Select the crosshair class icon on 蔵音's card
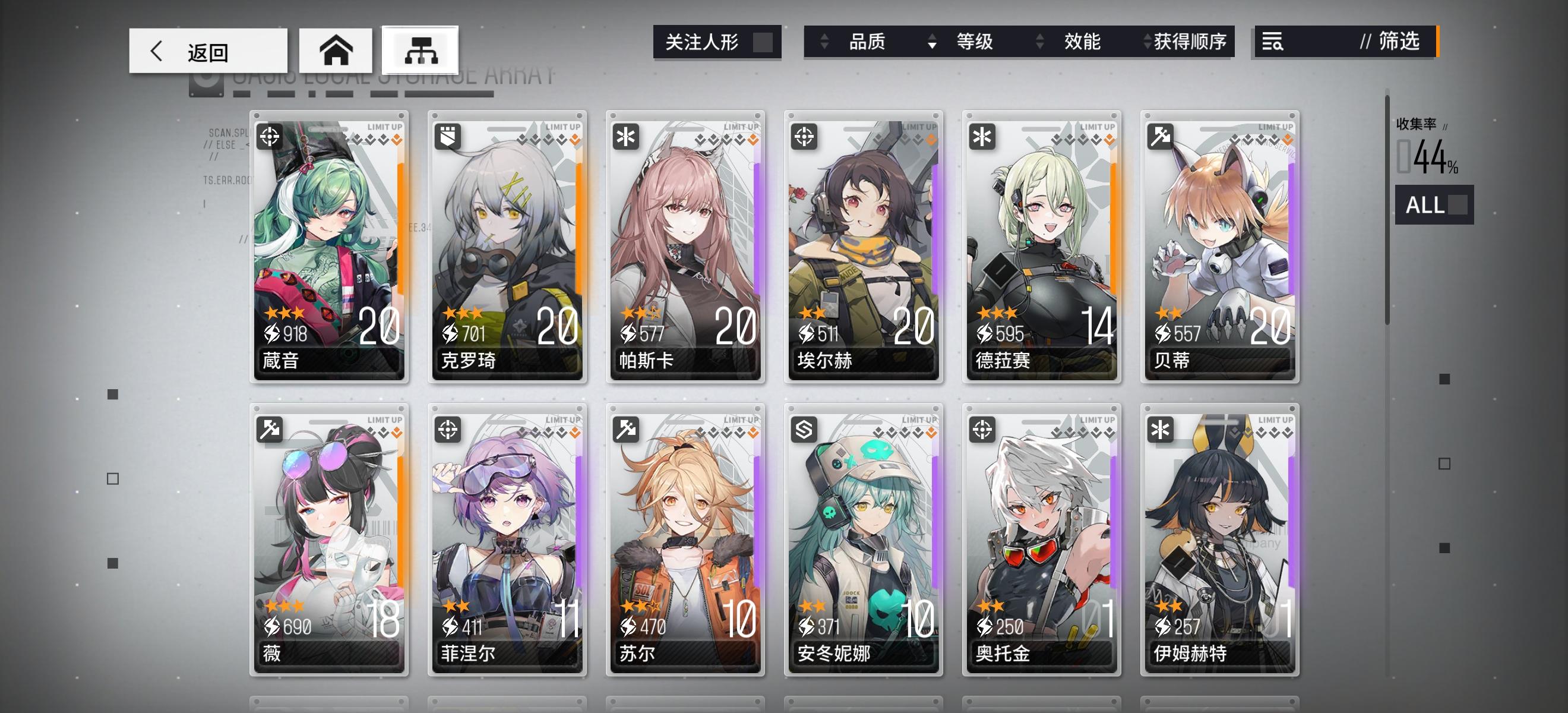This screenshot has height=713, width=1568. [270, 138]
